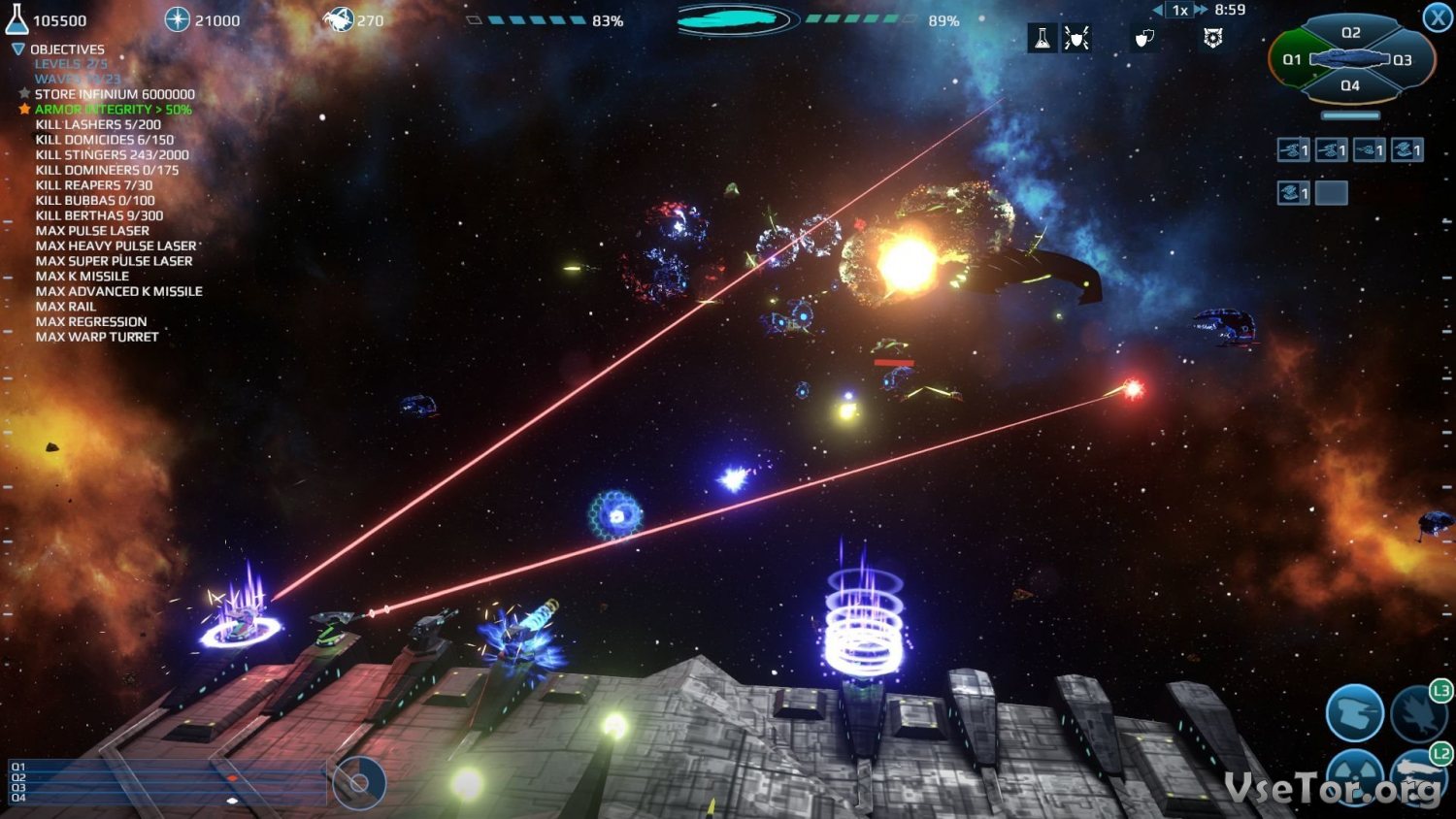Switch to quadrant Q2
Screen dimensions: 1456x819
pos(1350,33)
